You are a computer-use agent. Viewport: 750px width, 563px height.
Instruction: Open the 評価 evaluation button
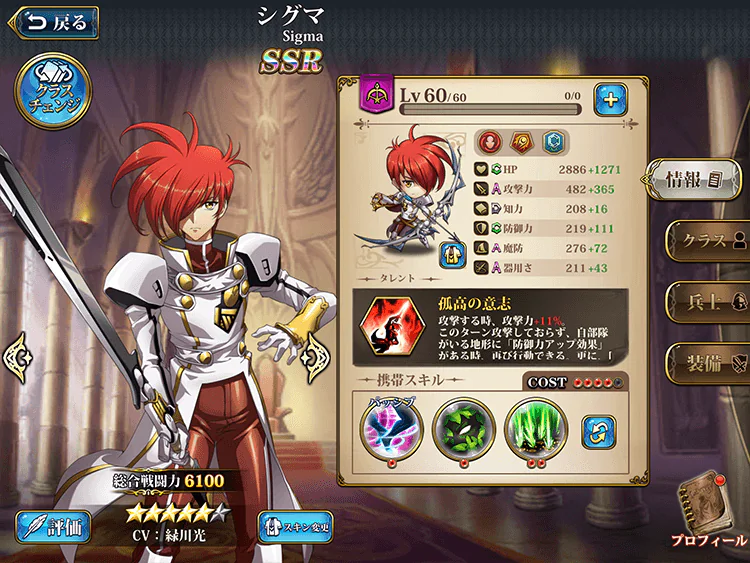pyautogui.click(x=54, y=526)
